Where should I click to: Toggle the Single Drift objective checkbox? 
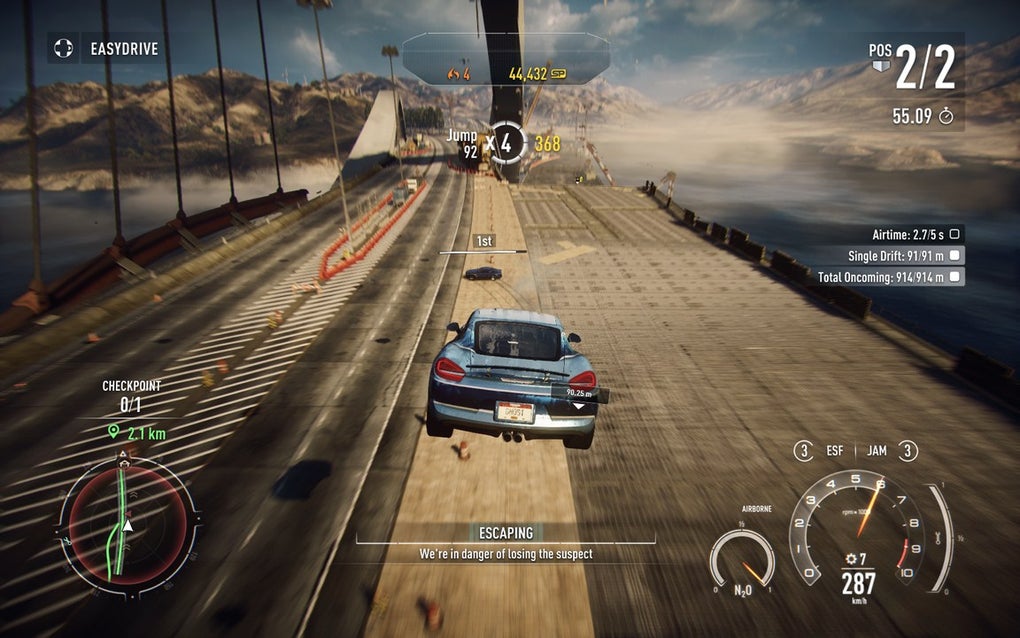(955, 255)
